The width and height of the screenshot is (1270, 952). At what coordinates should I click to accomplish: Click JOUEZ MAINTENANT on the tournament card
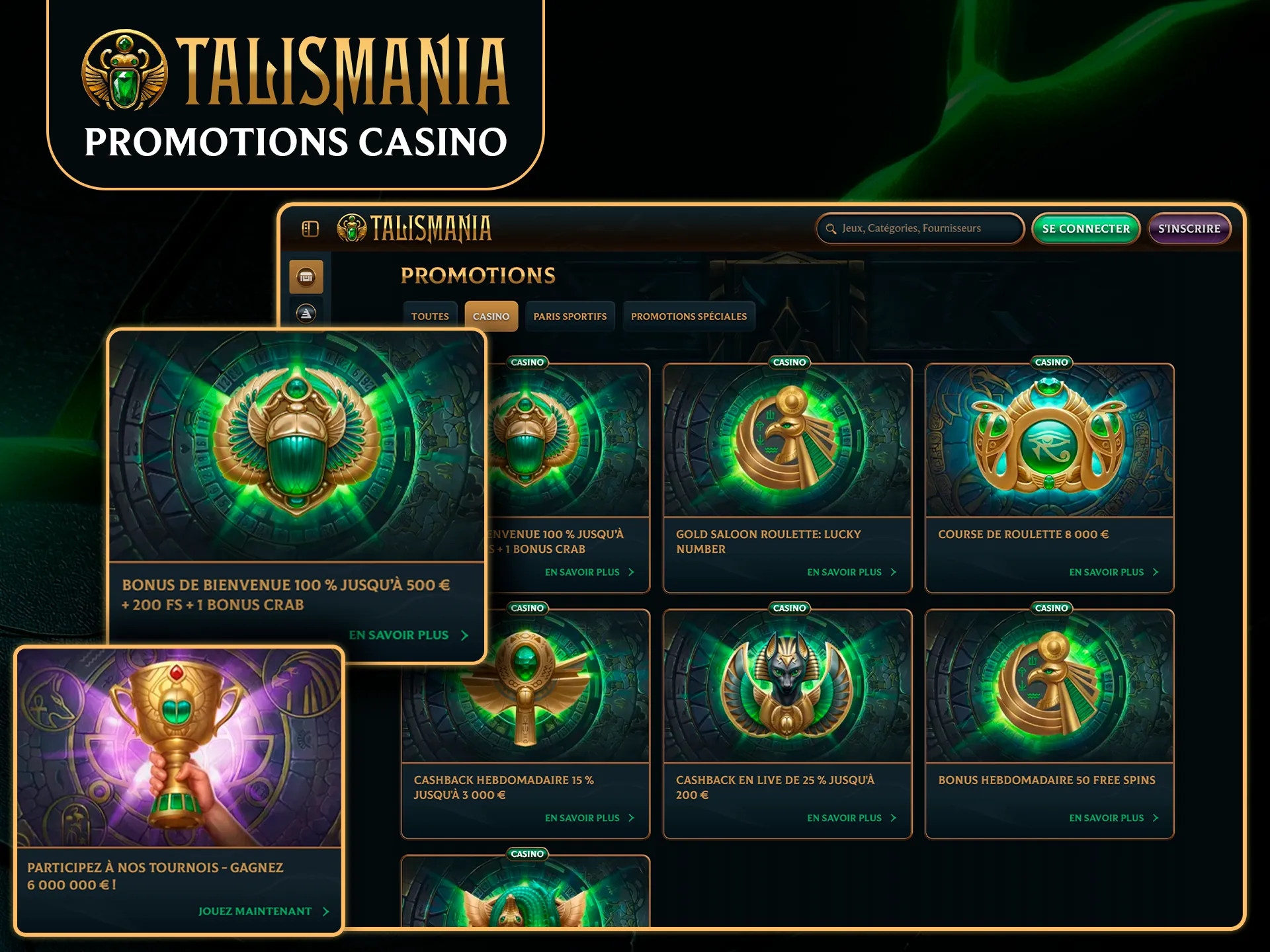[x=255, y=910]
